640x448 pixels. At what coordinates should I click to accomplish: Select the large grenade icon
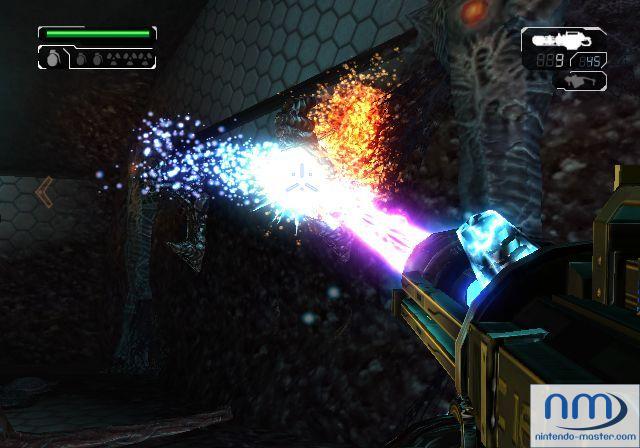[x=50, y=58]
